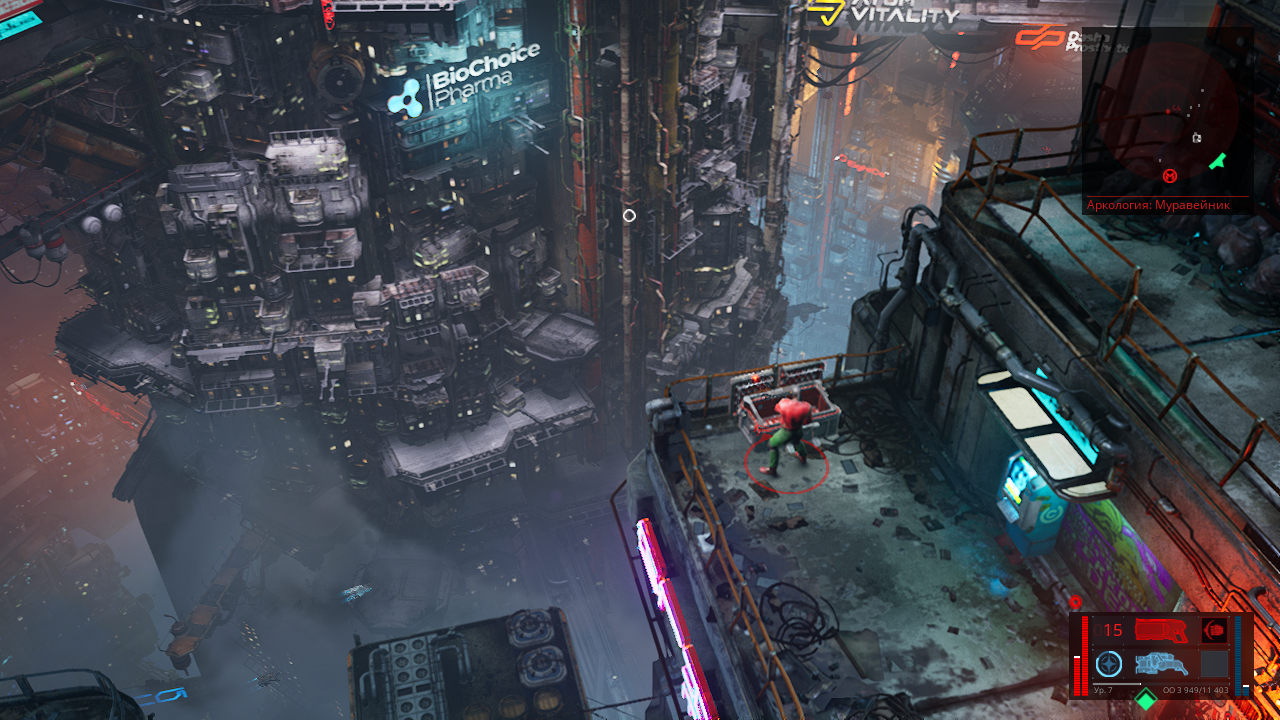Click the red star badge above weapon panel
This screenshot has width=1280, height=720.
coord(1076,602)
